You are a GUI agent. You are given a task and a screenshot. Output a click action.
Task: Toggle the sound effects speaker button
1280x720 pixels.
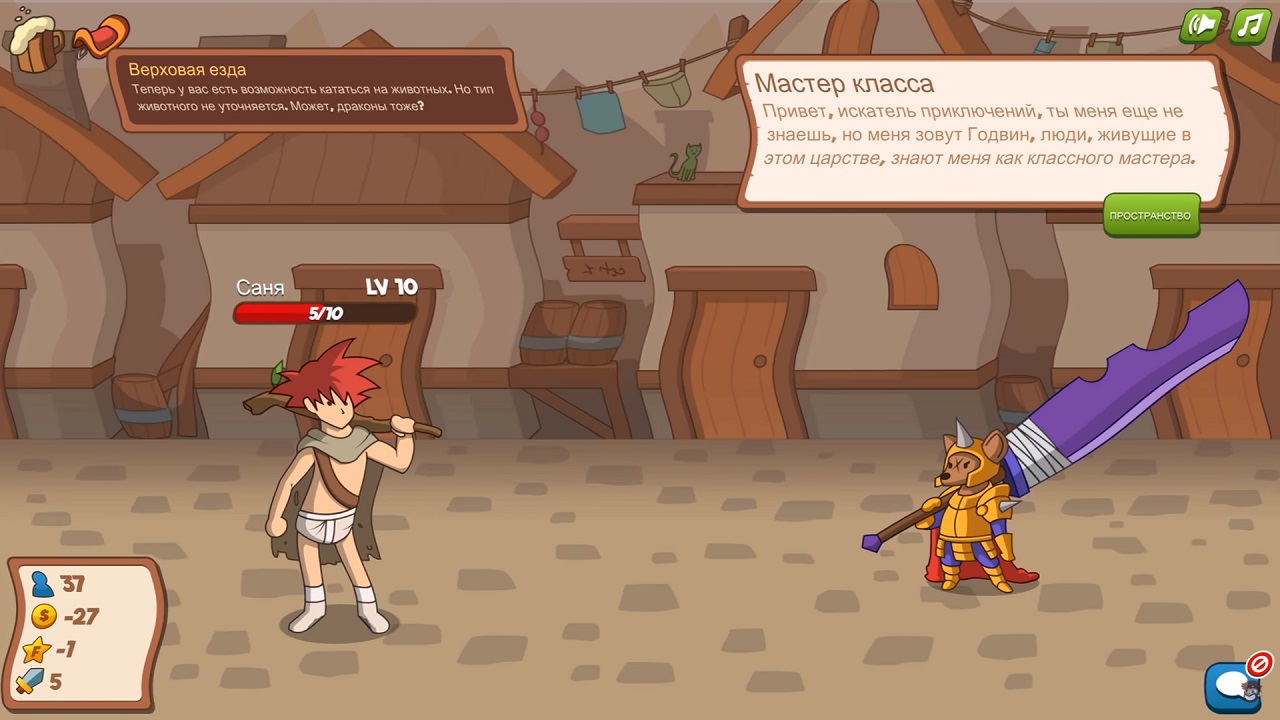coord(1200,26)
